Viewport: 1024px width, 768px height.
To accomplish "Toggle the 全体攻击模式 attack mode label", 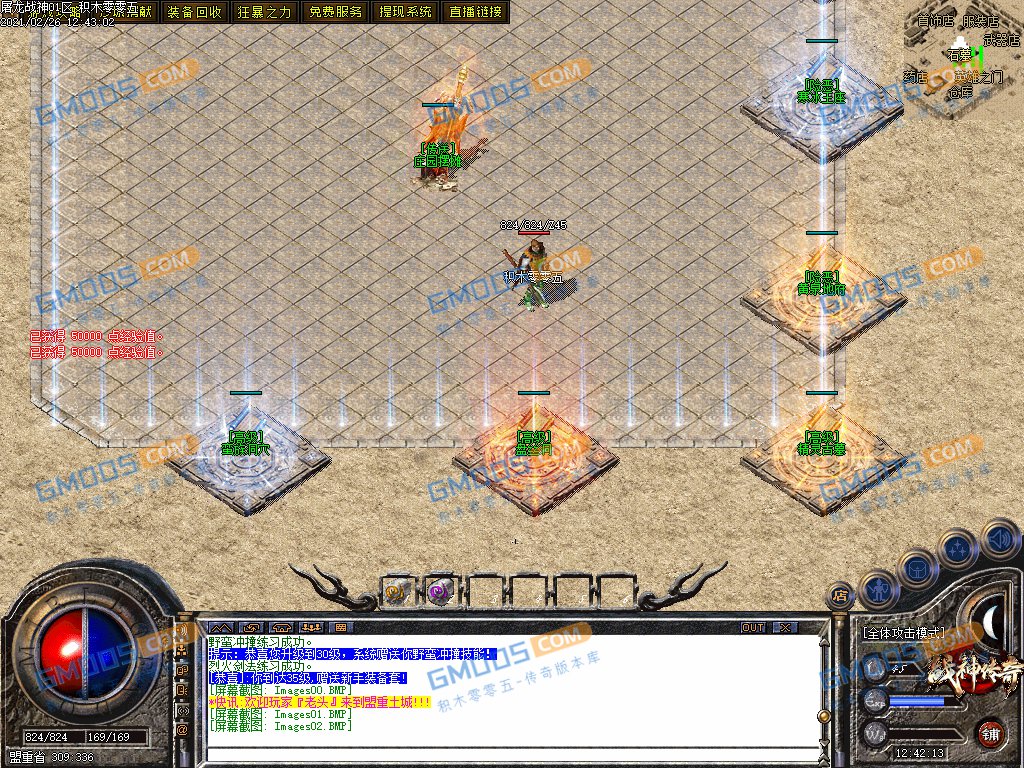I will click(902, 633).
